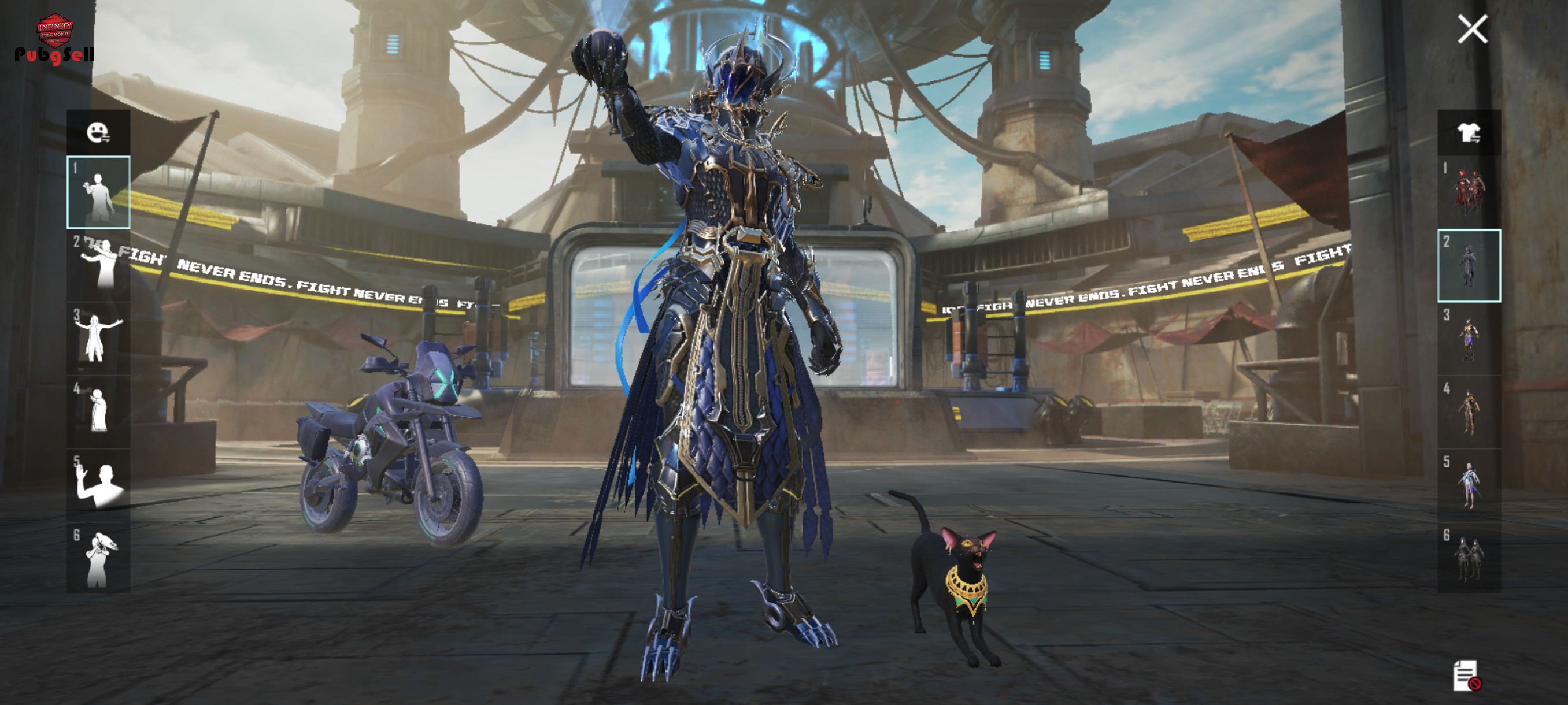Choose emote slot 2 pointing pose
This screenshot has height=705, width=1568.
[x=98, y=265]
